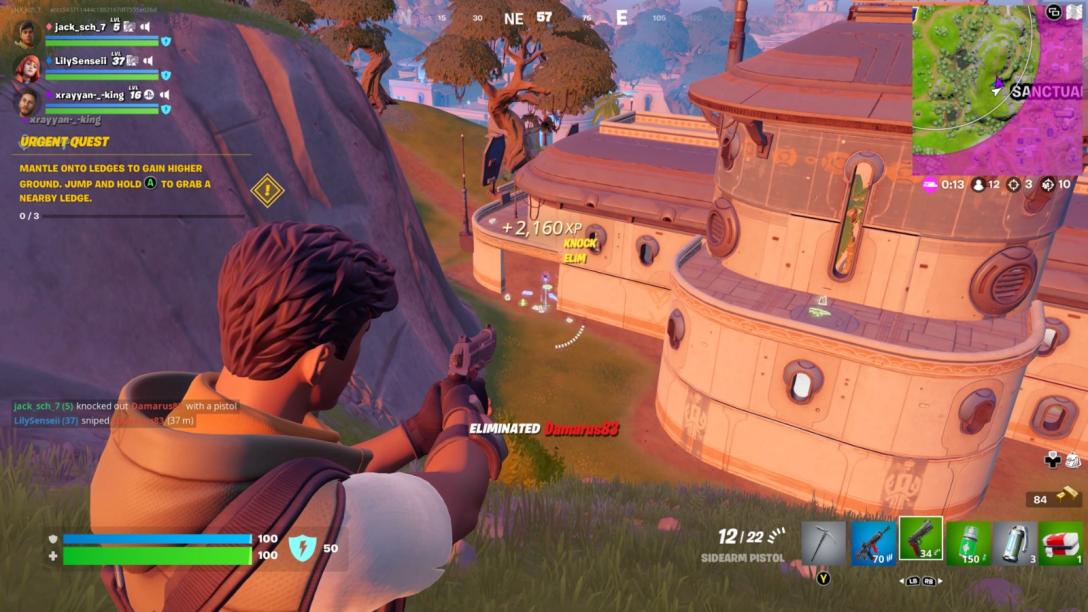Select LilySenseii's squad portrait
Viewport: 1088px width, 612px height.
(x=27, y=67)
